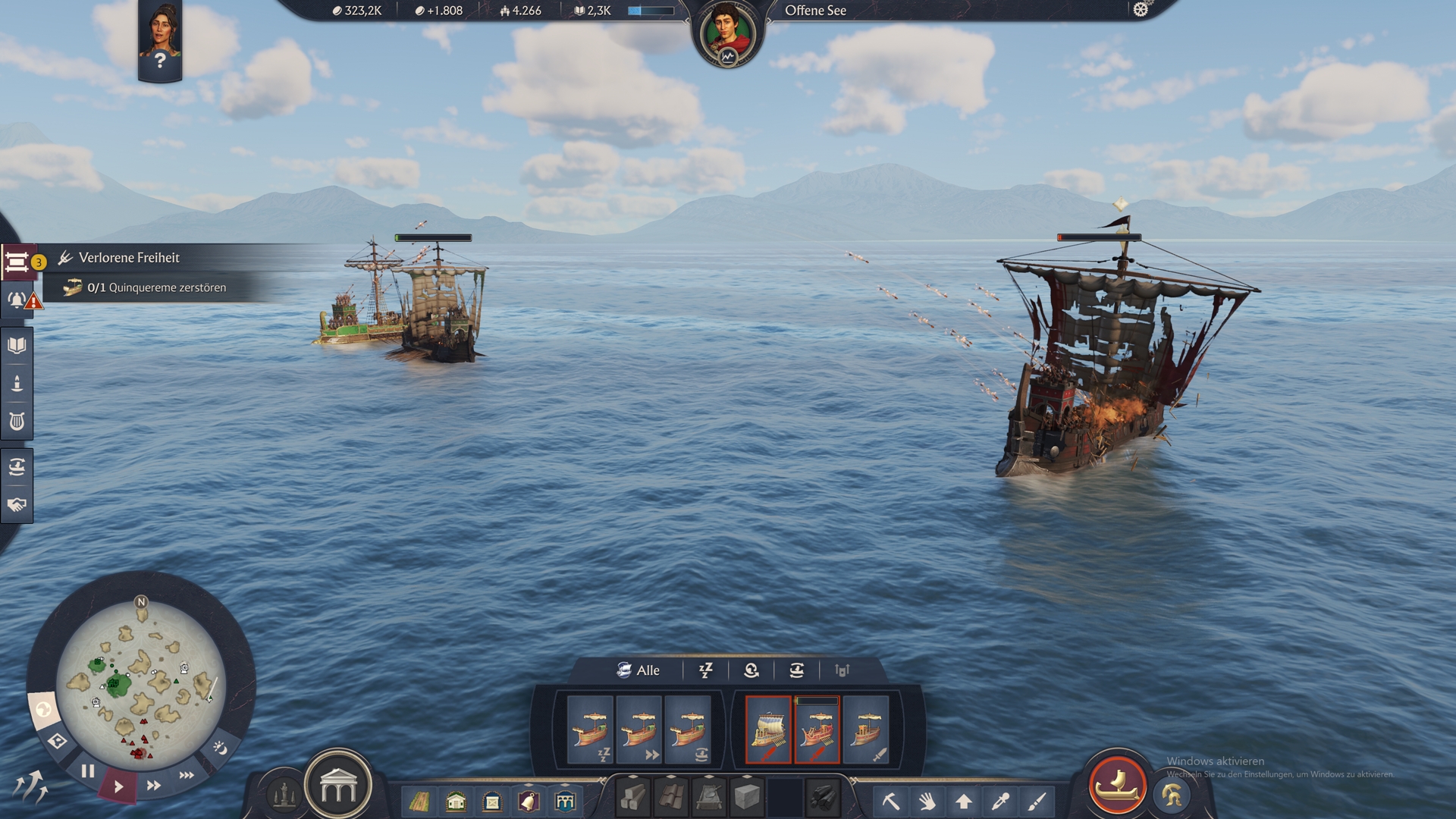Pause the game speed

coord(88,771)
